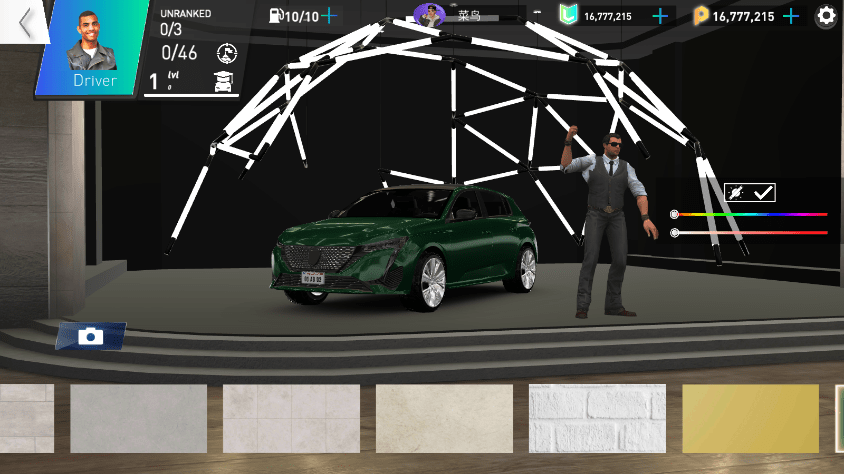This screenshot has height=474, width=844.
Task: Select the white brick wall texture
Action: 597,418
